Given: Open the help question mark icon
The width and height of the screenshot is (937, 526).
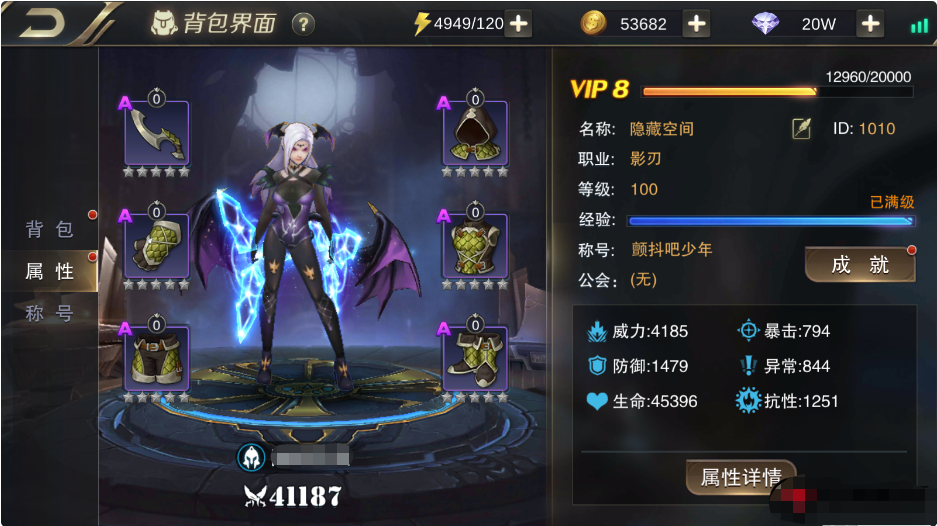Looking at the screenshot, I should click(303, 24).
